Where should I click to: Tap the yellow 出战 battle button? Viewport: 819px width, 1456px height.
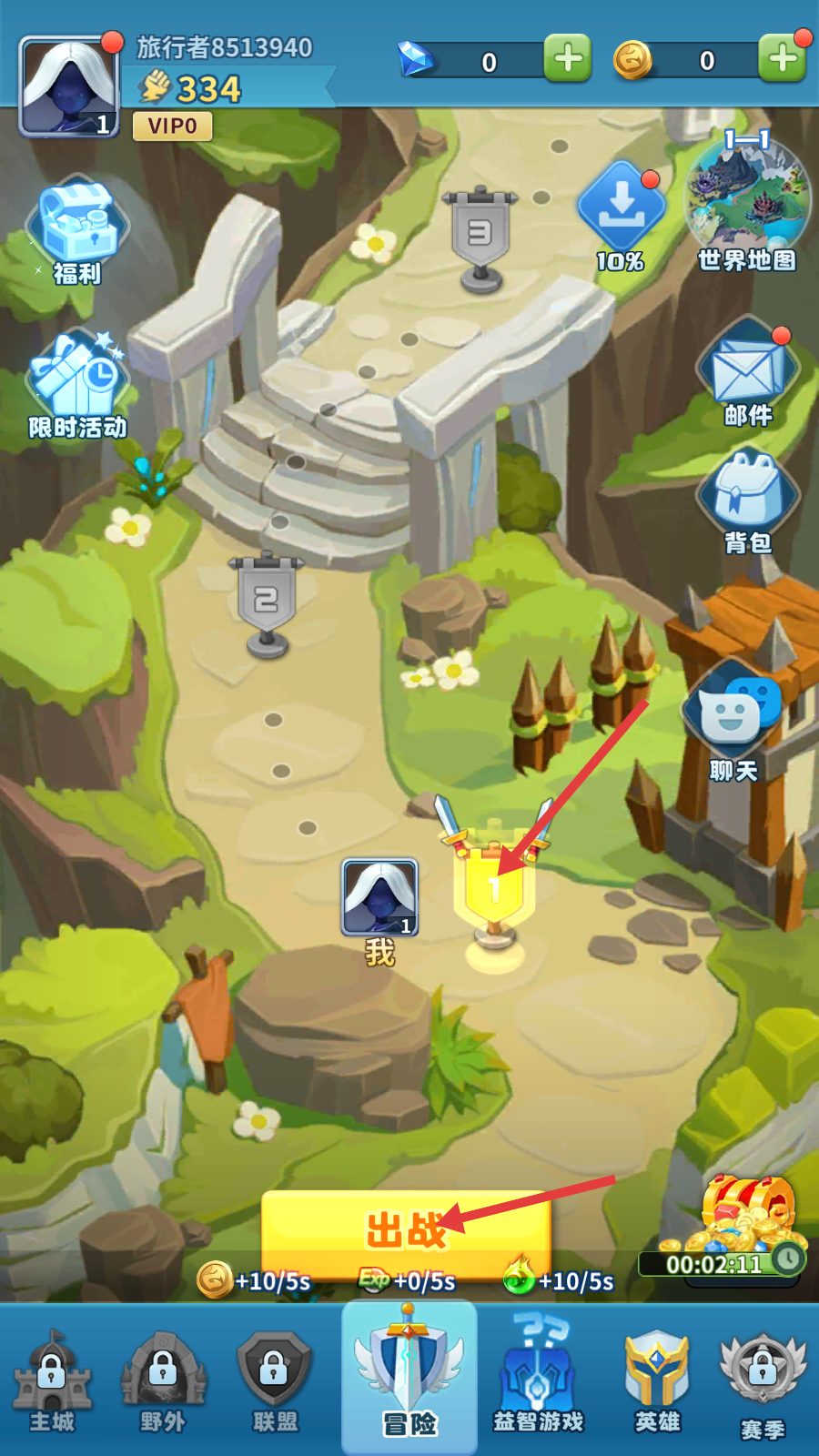pos(406,1230)
